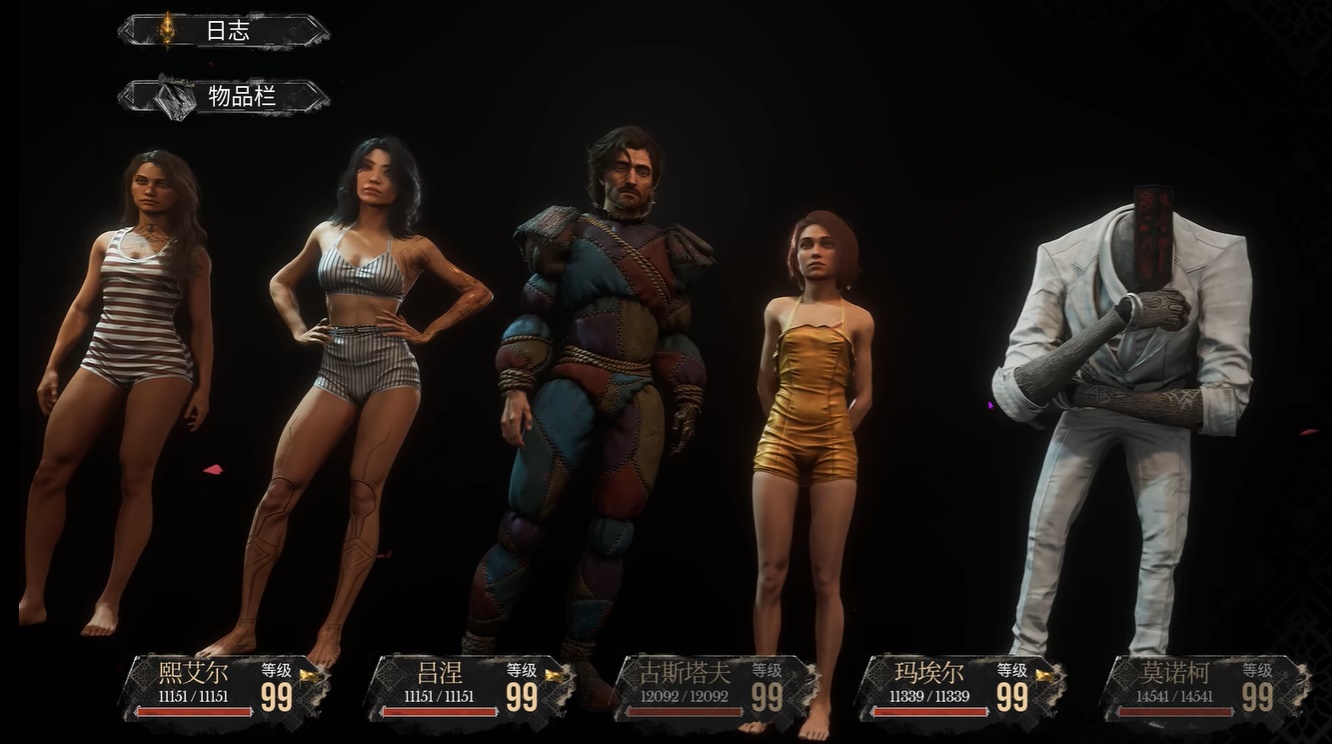Open the 日志 journal menu

pos(224,31)
